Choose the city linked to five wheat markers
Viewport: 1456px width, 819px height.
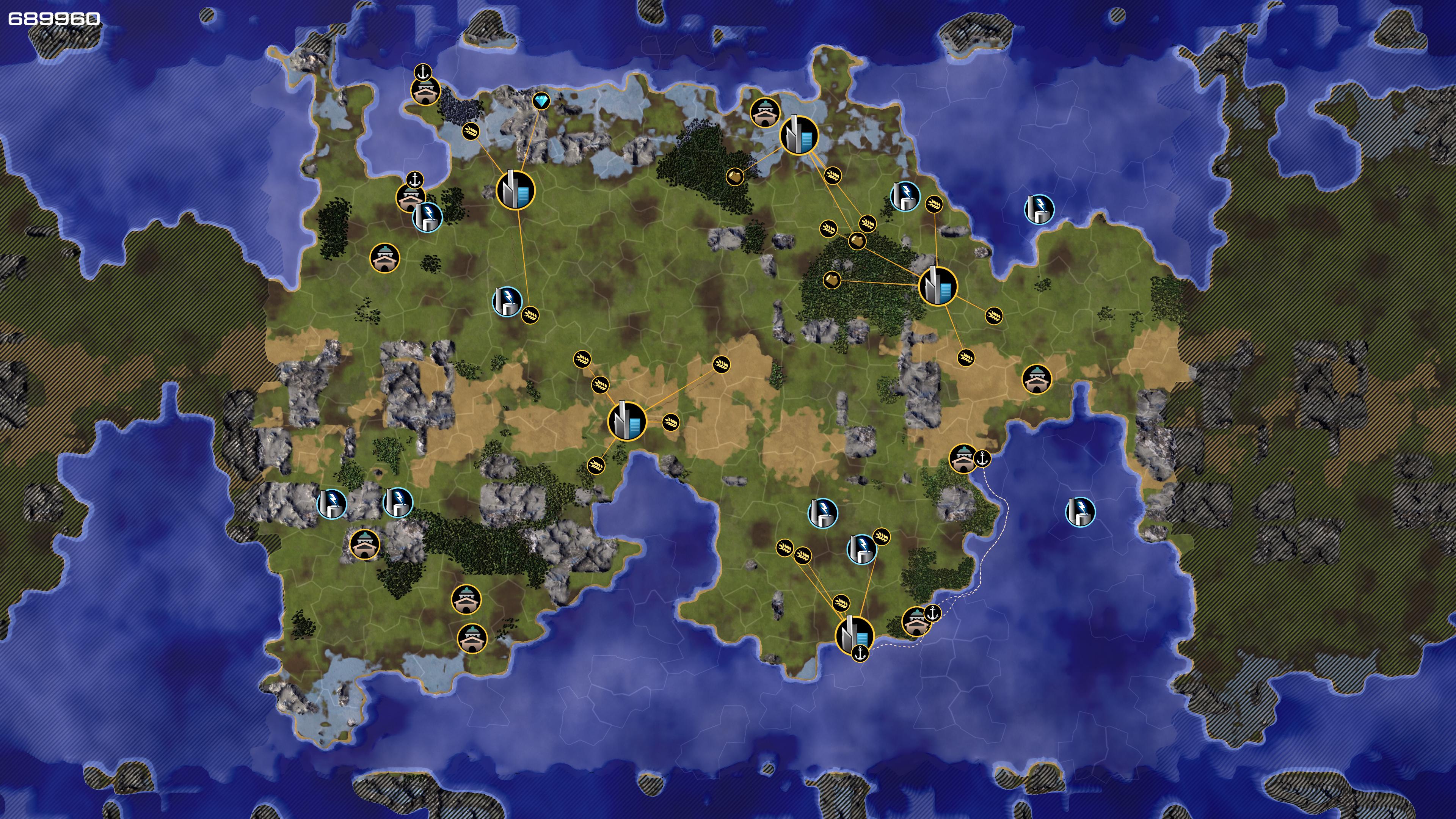626,420
